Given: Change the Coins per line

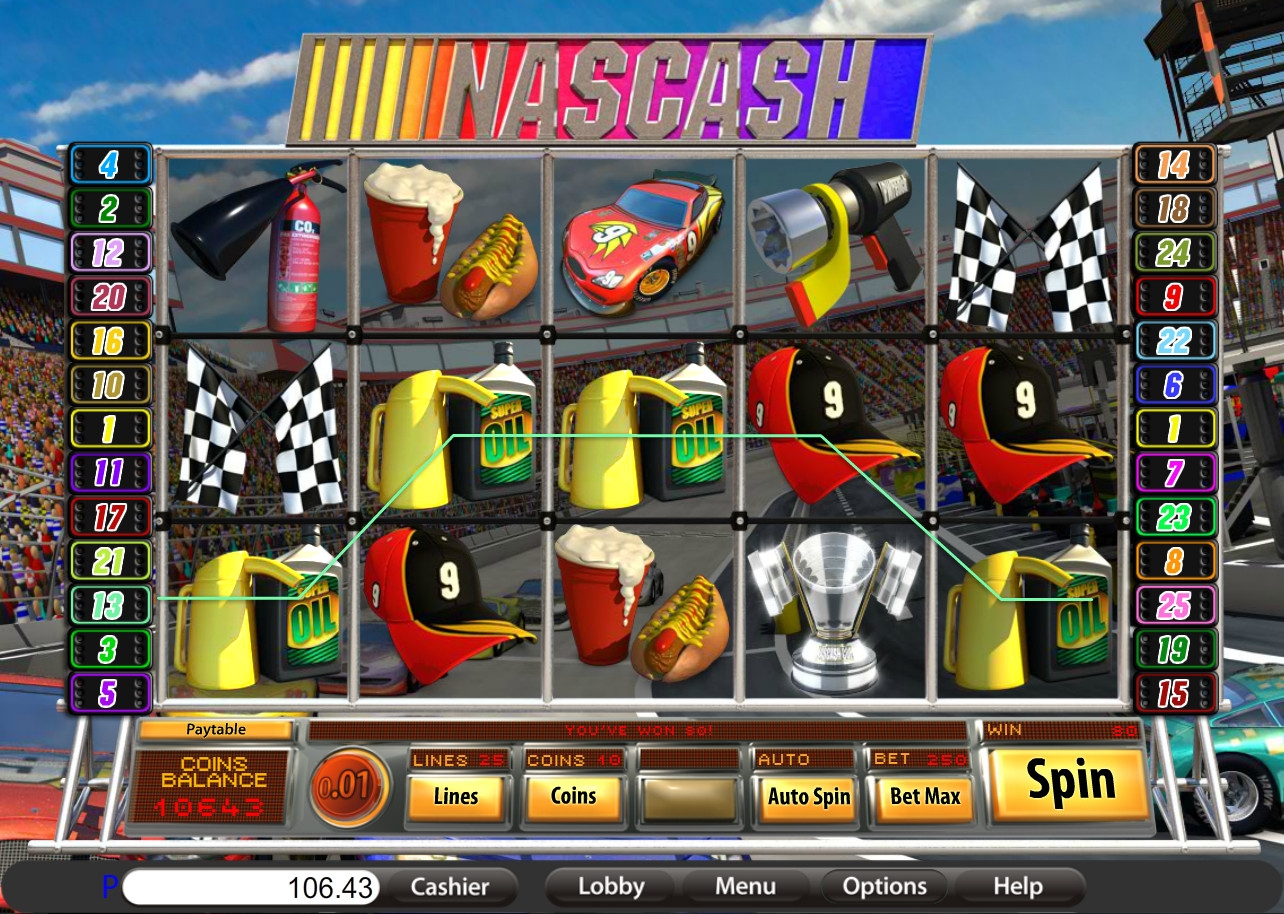Looking at the screenshot, I should (x=574, y=797).
